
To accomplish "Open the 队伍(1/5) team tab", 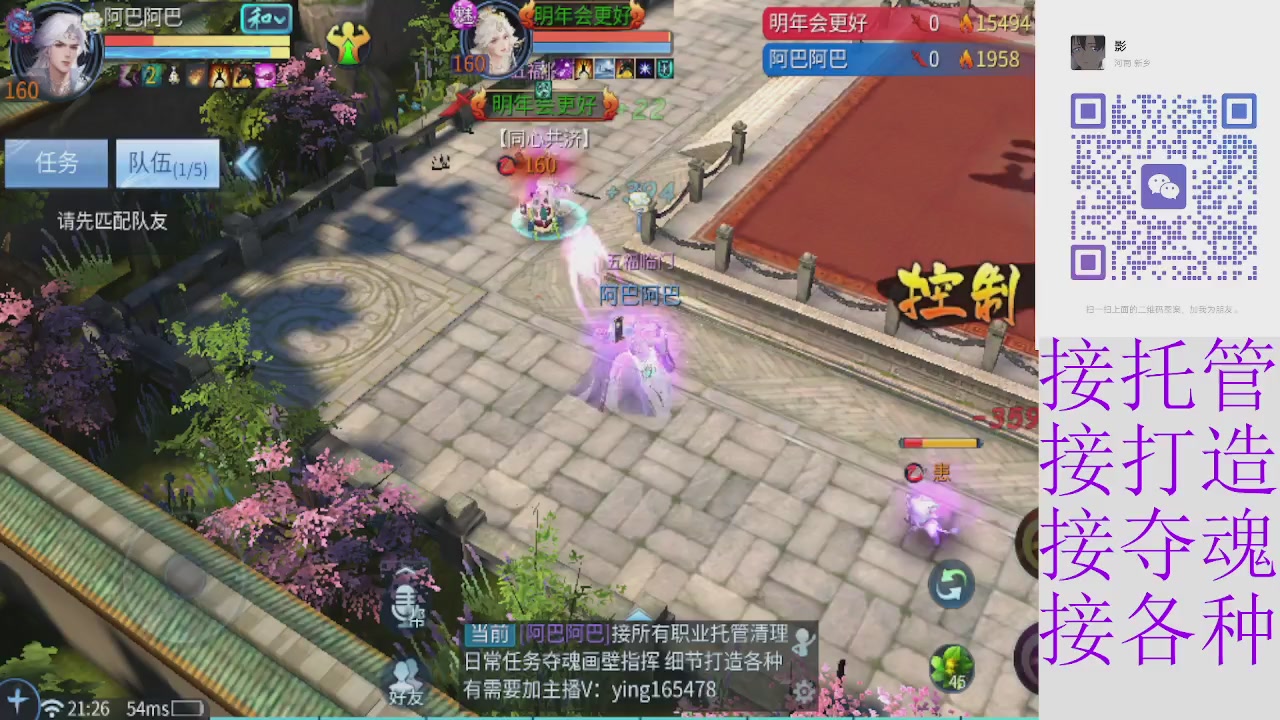I will click(166, 163).
